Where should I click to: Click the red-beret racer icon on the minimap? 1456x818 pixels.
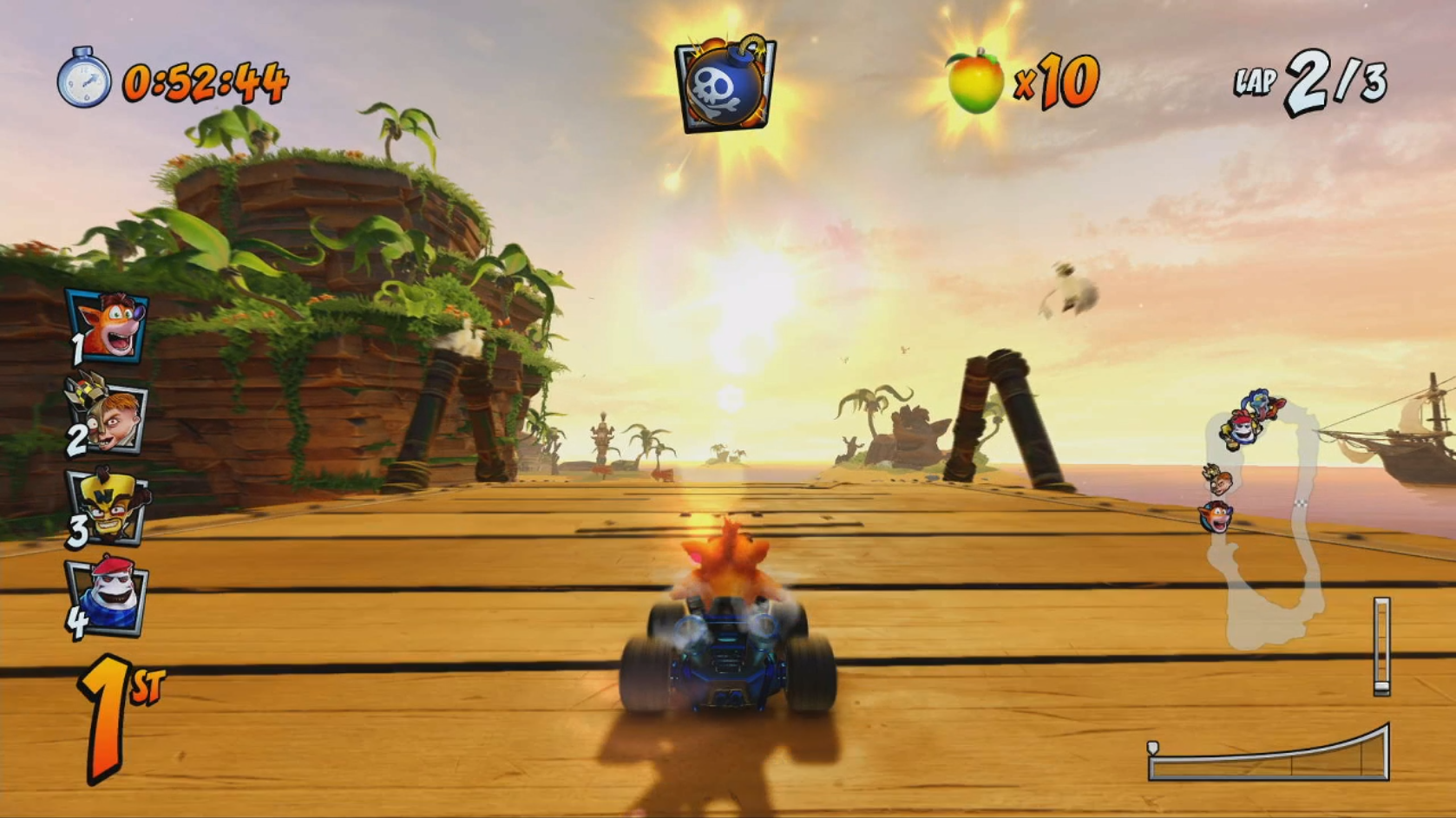point(1241,429)
